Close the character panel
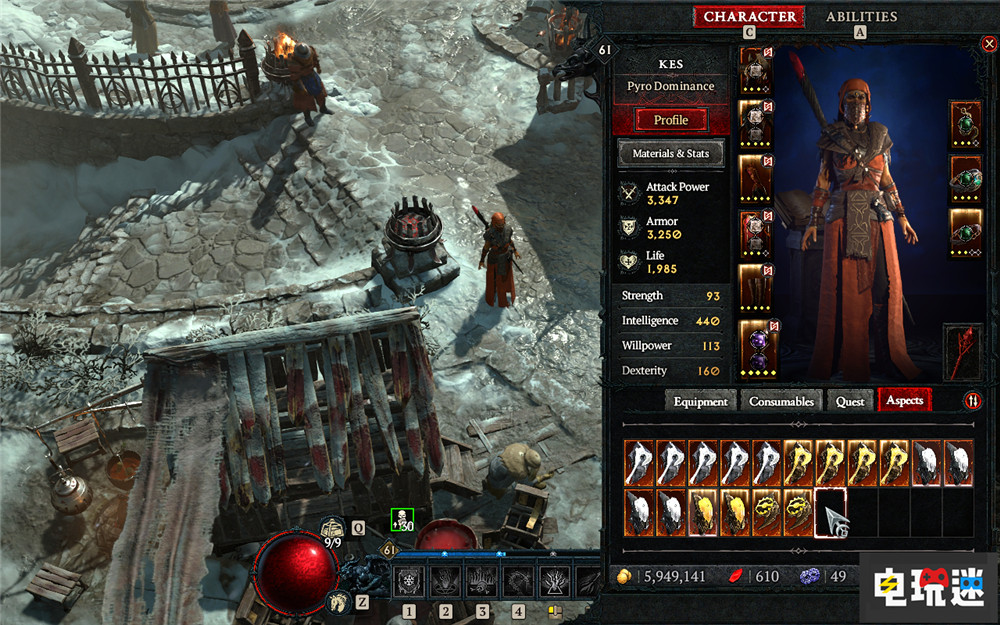This screenshot has width=1000, height=625. (988, 43)
